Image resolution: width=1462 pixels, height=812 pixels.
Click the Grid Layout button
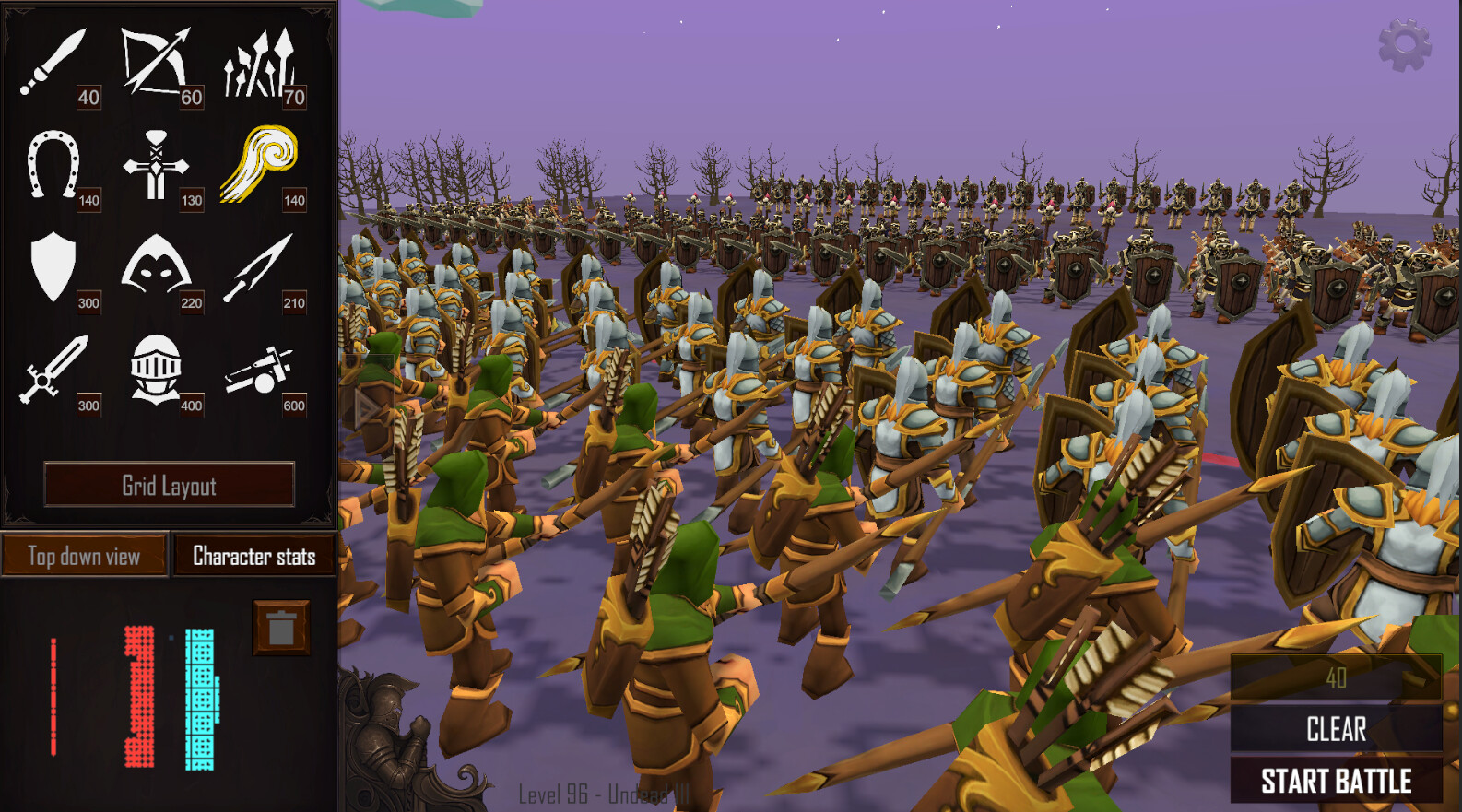[171, 486]
